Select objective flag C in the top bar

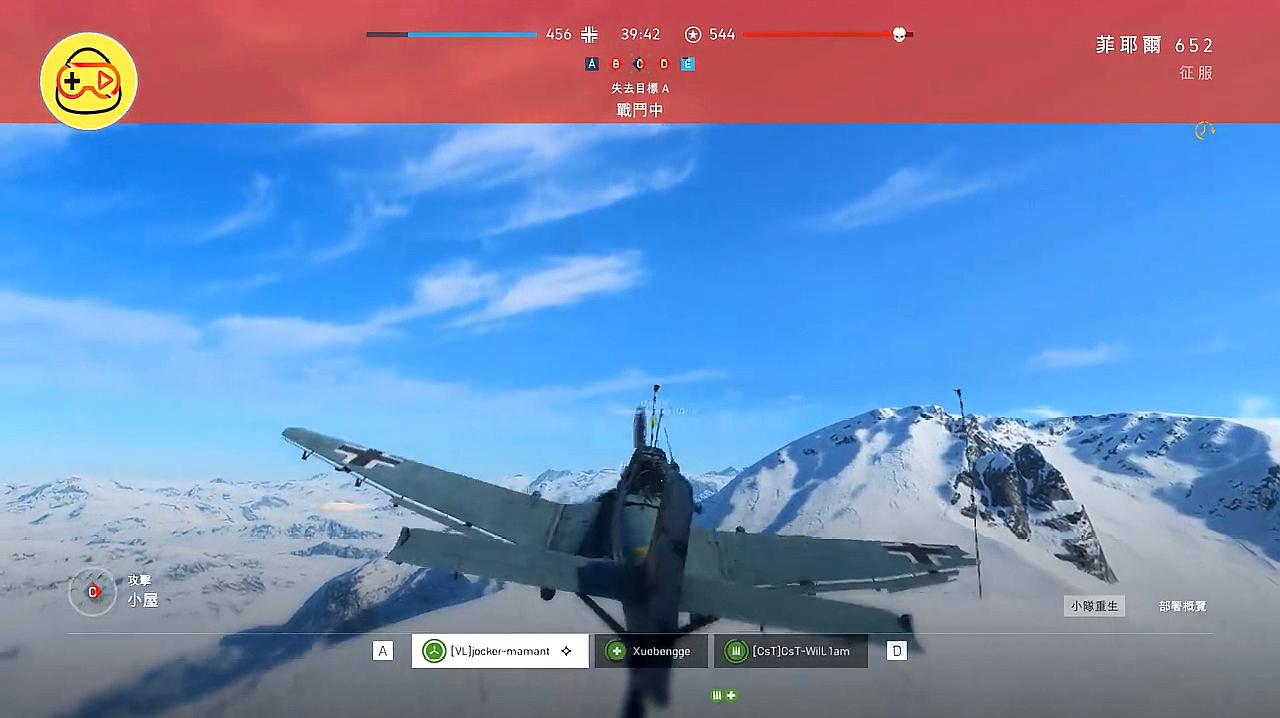click(x=640, y=64)
